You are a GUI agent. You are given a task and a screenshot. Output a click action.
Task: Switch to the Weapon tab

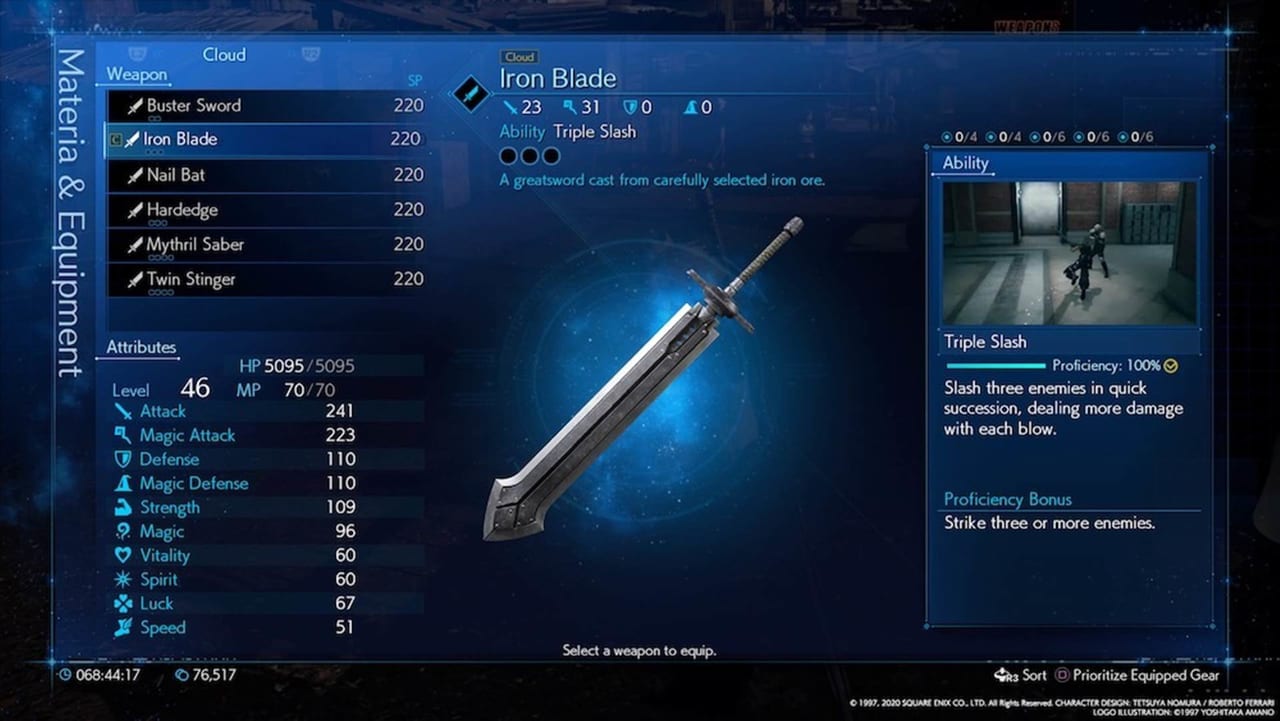click(x=136, y=74)
